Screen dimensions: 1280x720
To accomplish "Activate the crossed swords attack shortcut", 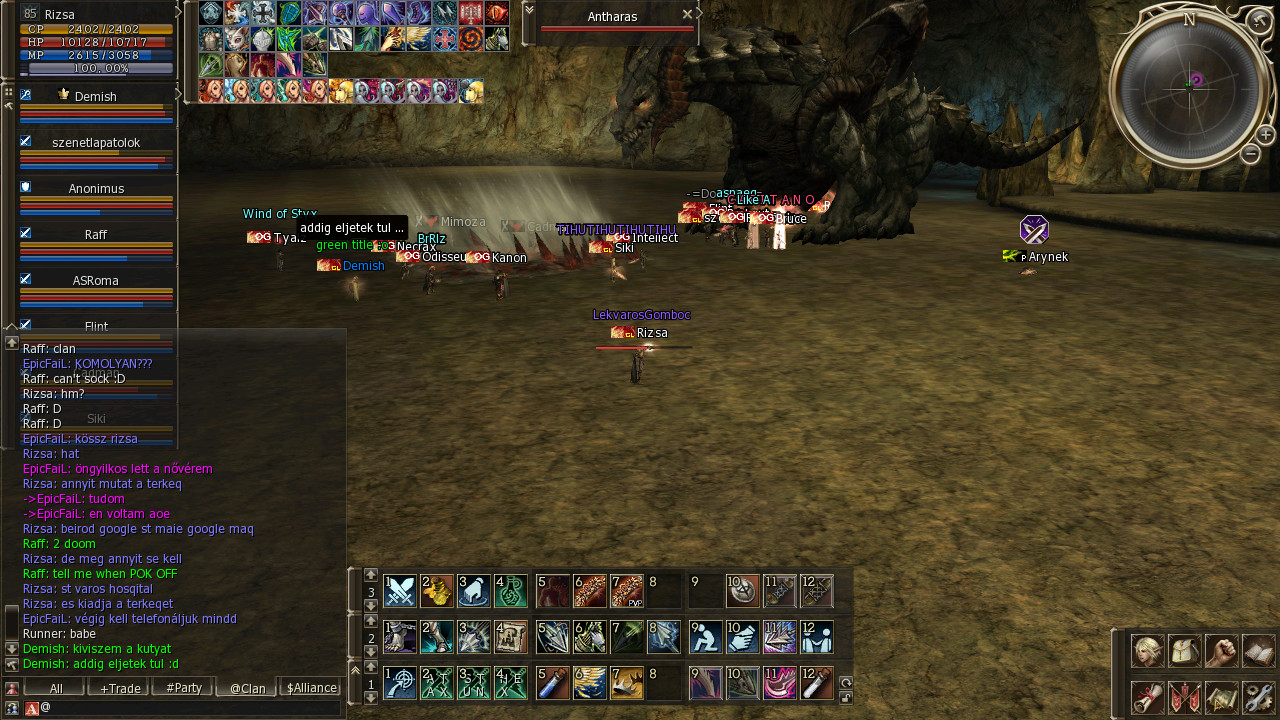I will (400, 591).
